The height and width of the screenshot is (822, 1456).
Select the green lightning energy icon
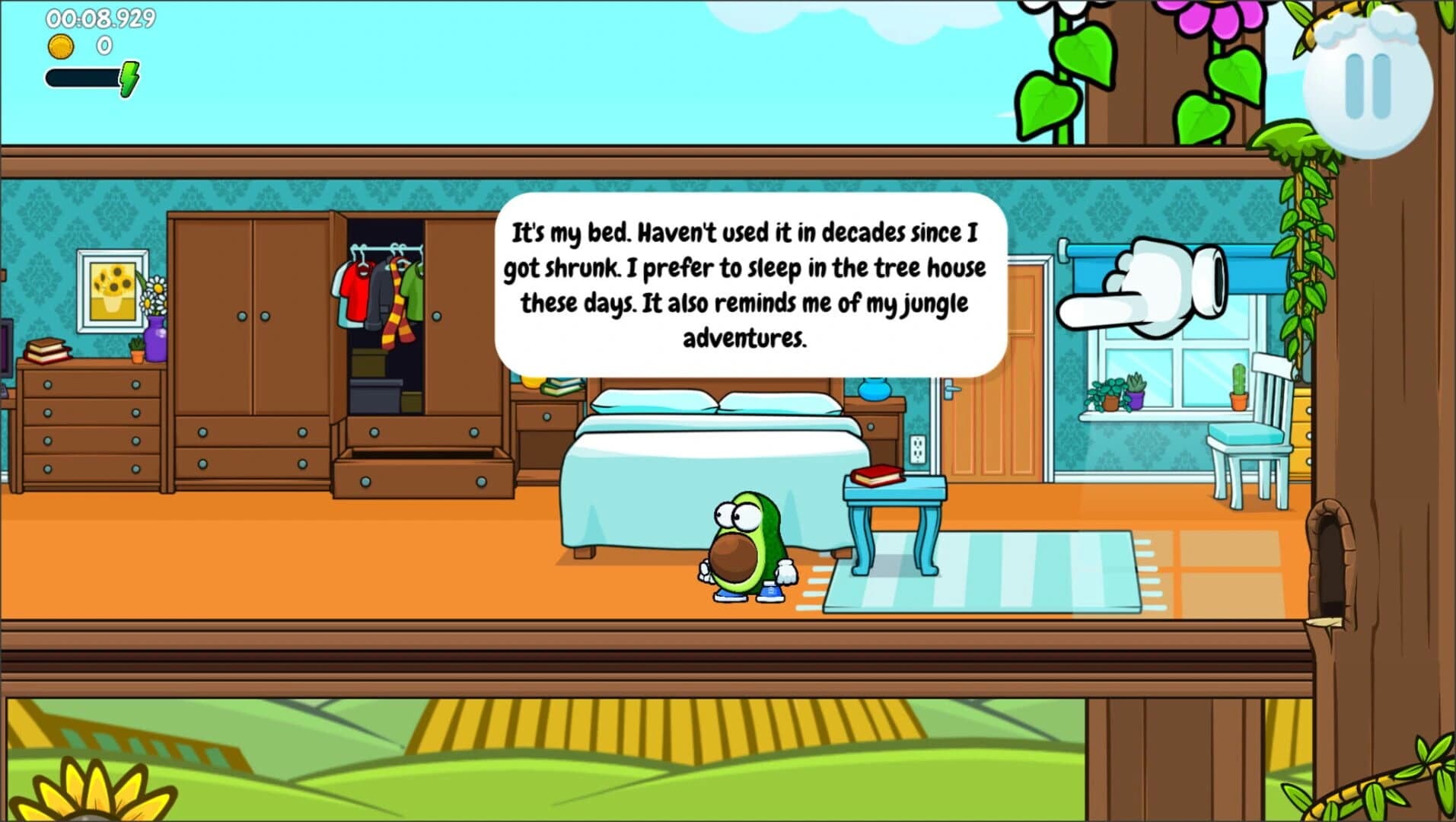131,76
